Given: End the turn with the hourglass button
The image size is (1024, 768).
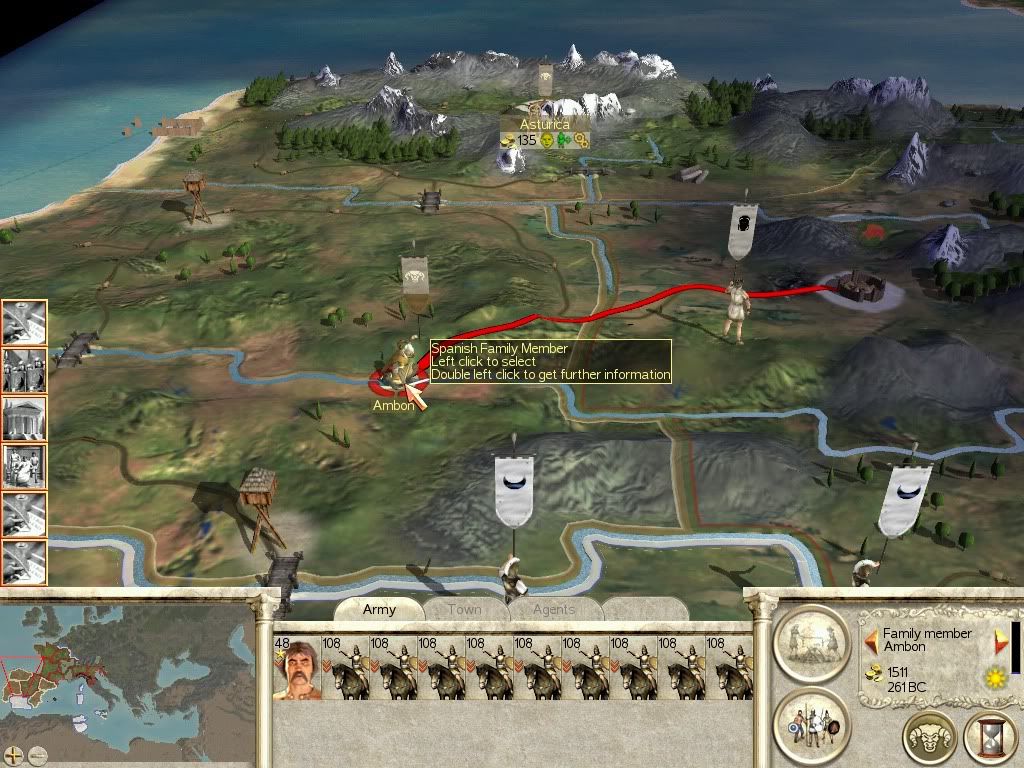Looking at the screenshot, I should (990, 738).
